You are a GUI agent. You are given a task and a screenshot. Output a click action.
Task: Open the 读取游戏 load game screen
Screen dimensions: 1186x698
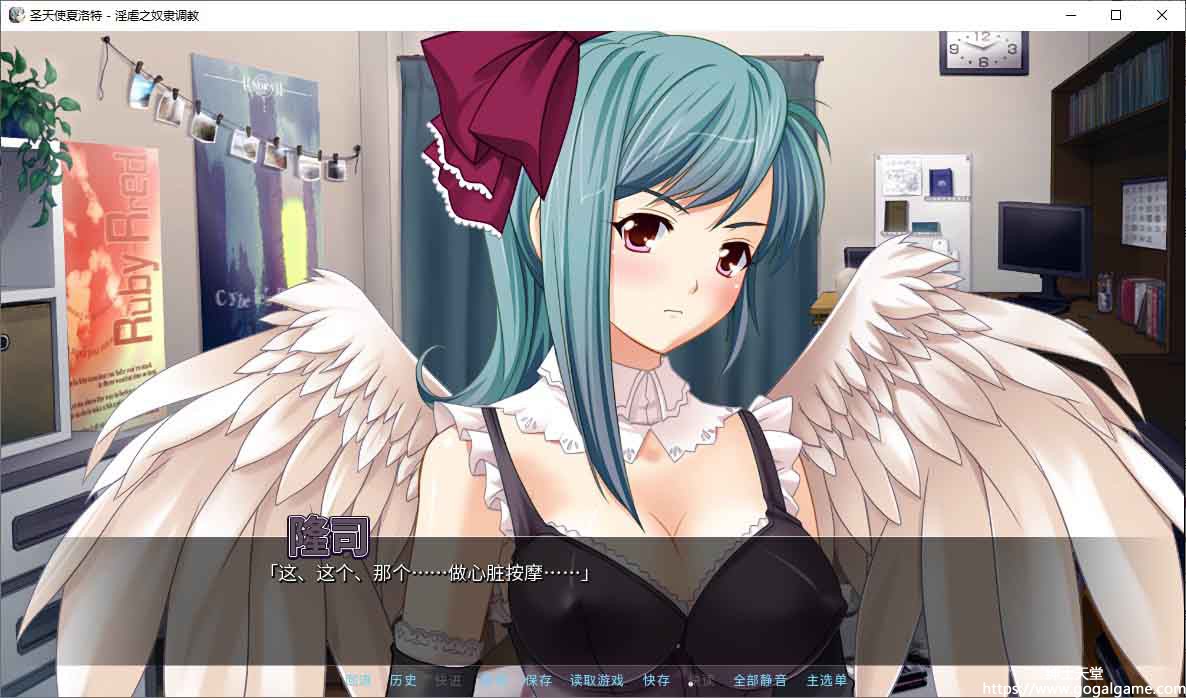pyautogui.click(x=596, y=680)
